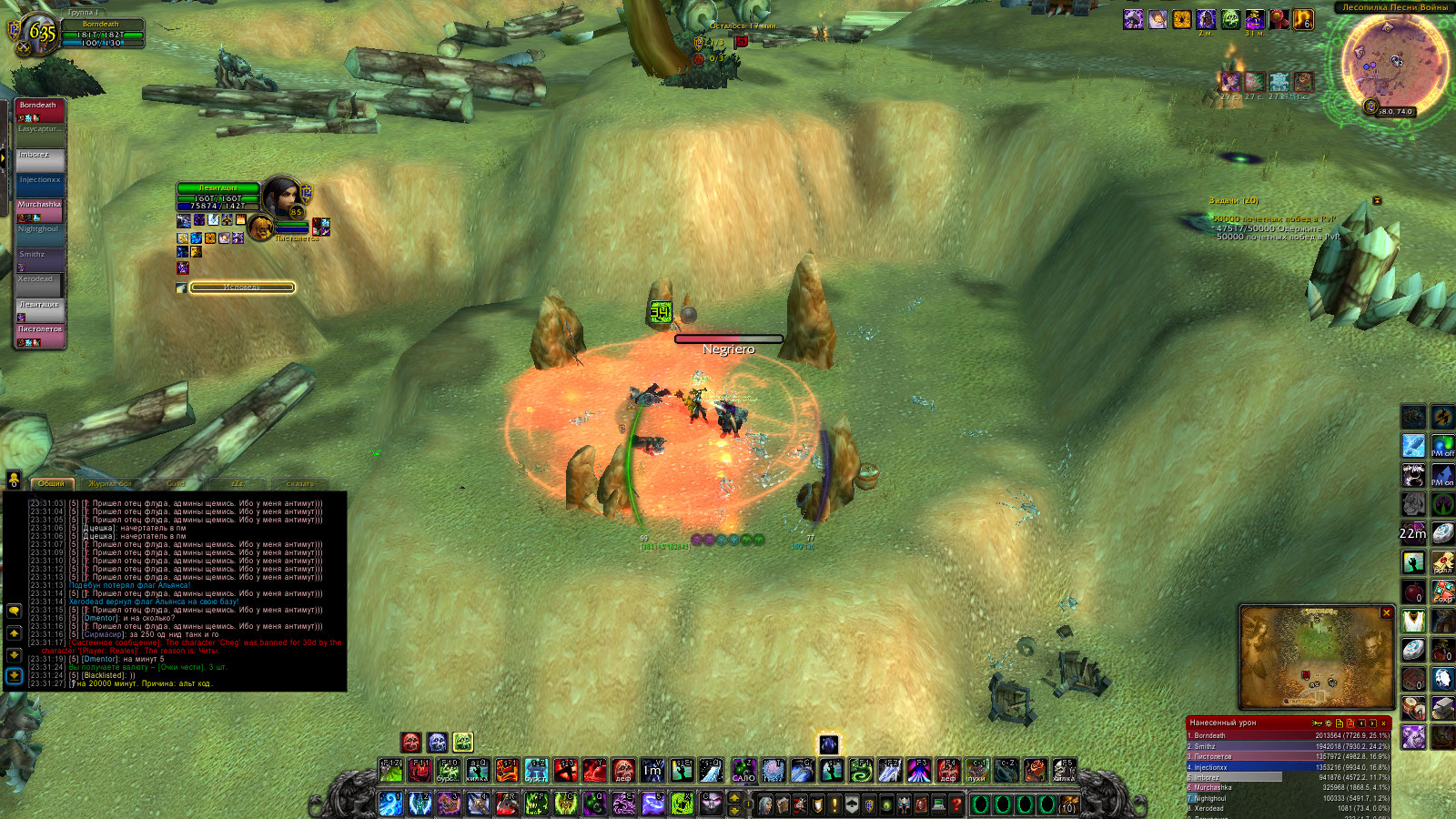
Task: Select Imborez in the raid frames
Action: [40, 160]
